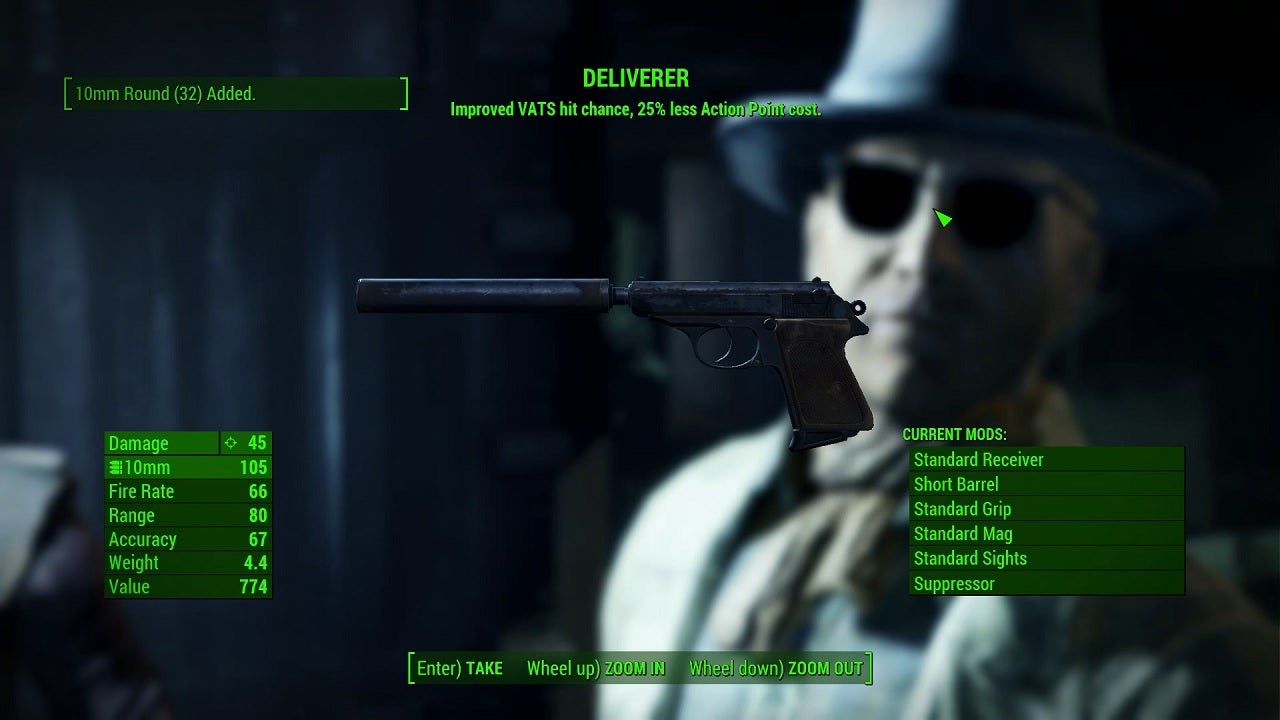Select the Standard Grip mod
Screen dimensions: 1280x720
coord(961,509)
